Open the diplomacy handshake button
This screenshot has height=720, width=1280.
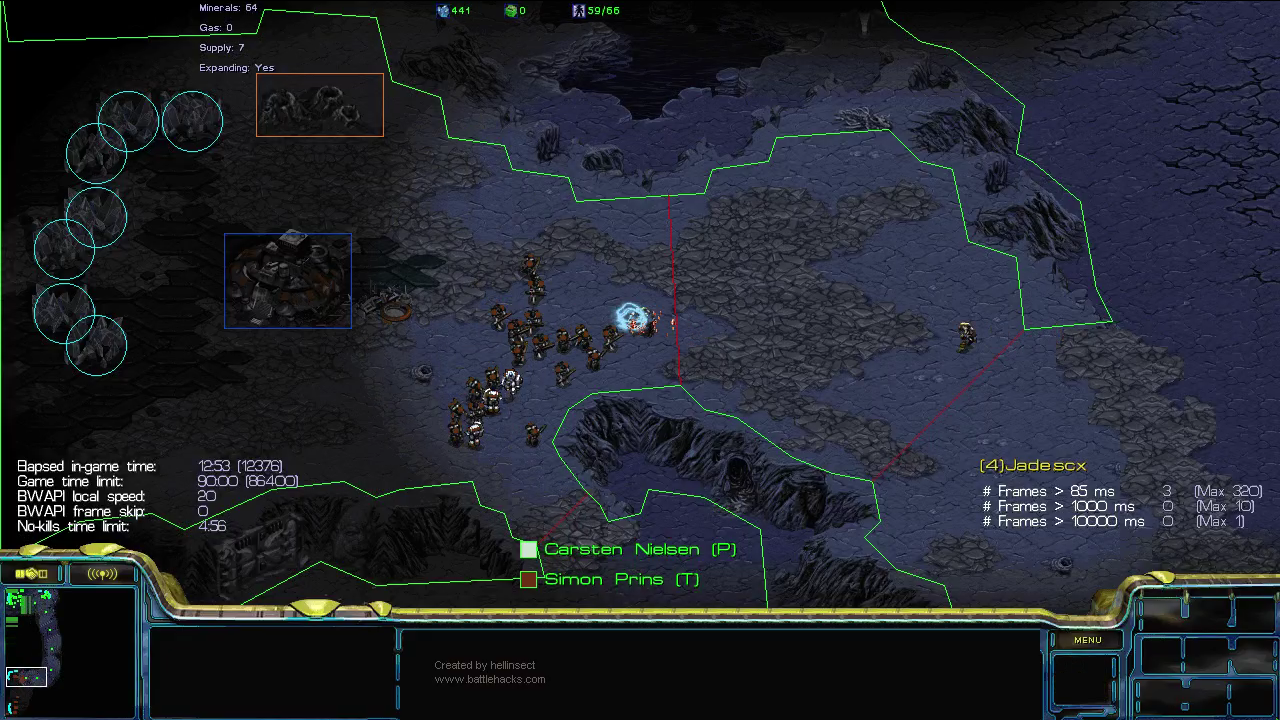(32, 573)
